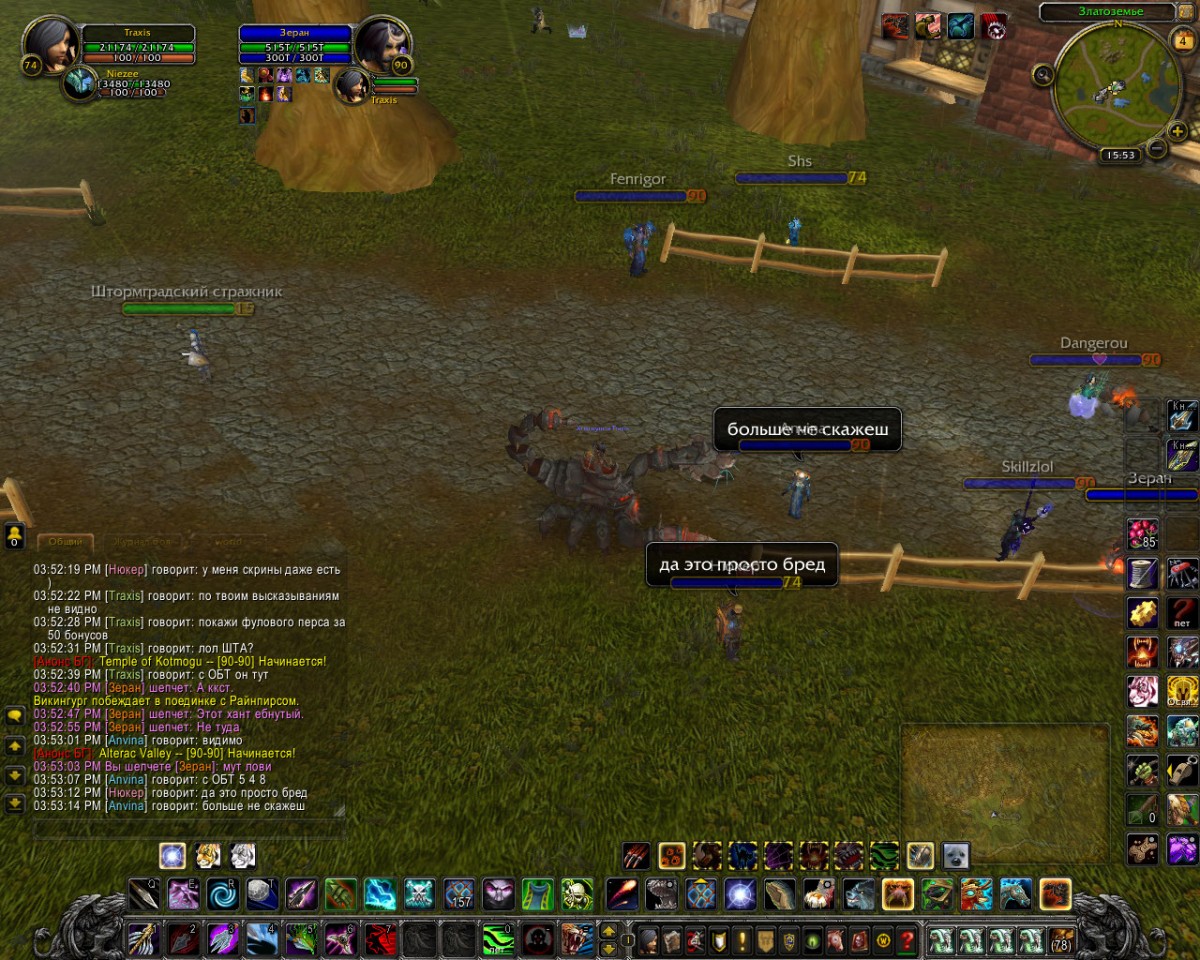
Task: Open the chat menu speech bubble button
Action: click(x=15, y=716)
